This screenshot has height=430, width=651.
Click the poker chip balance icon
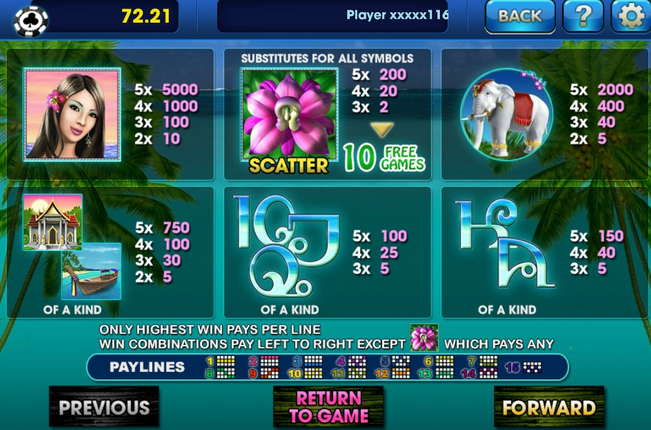(x=31, y=17)
